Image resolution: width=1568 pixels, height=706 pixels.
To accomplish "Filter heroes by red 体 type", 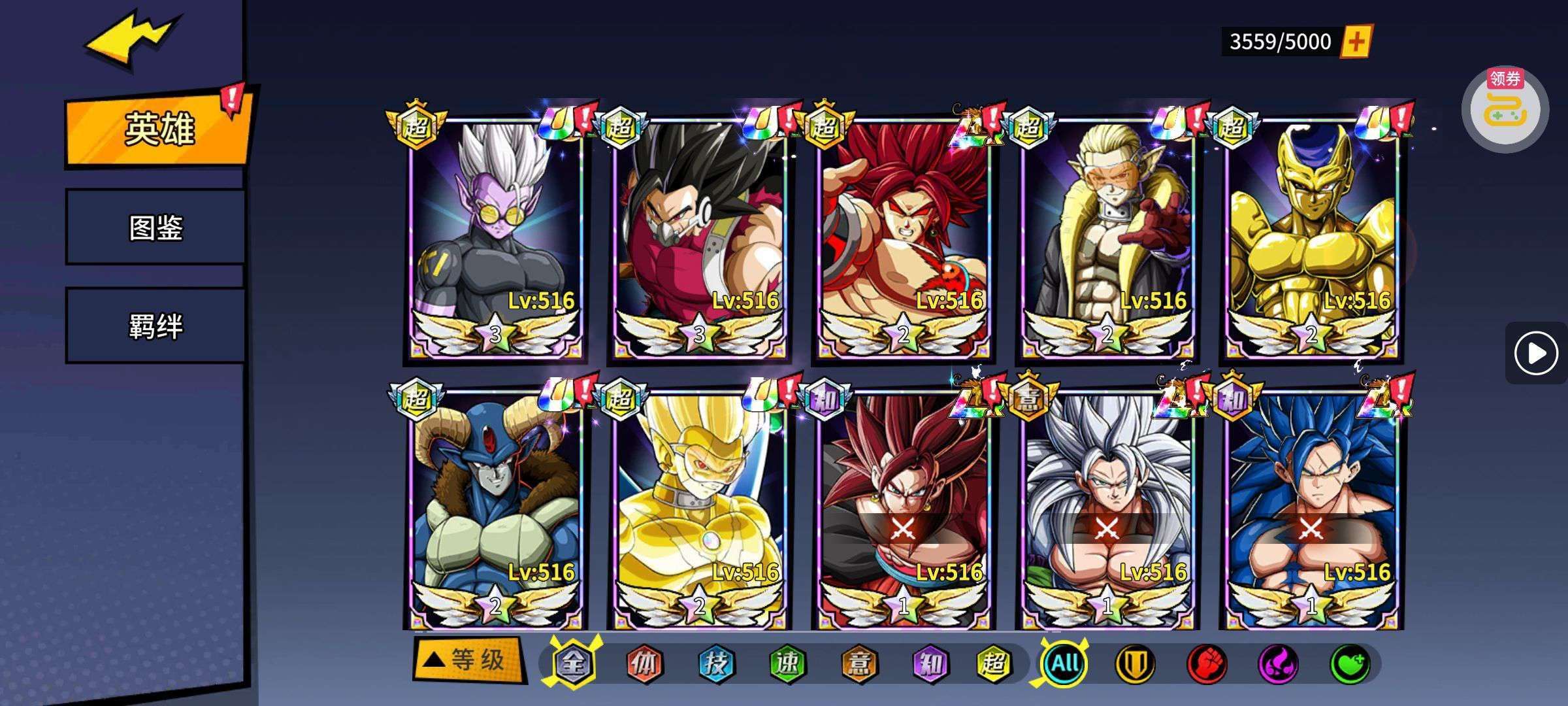I will pyautogui.click(x=644, y=664).
